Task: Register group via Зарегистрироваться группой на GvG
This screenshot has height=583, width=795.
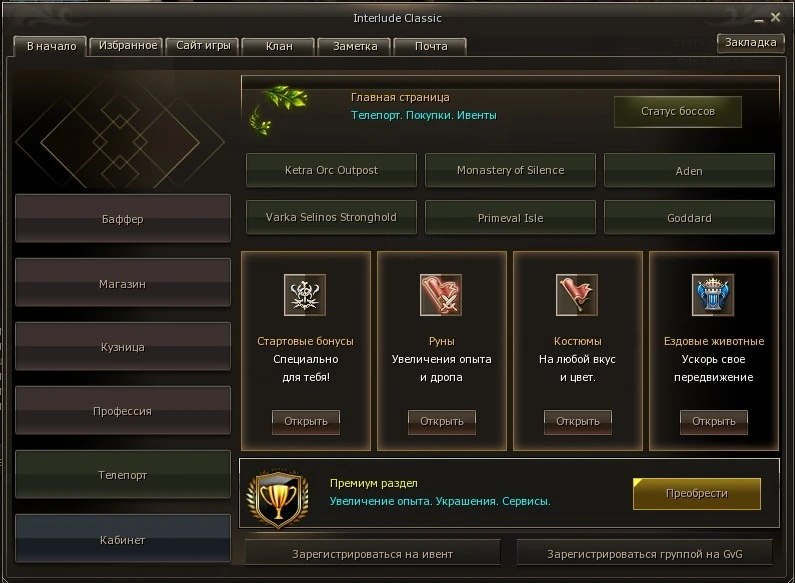Action: tap(645, 553)
